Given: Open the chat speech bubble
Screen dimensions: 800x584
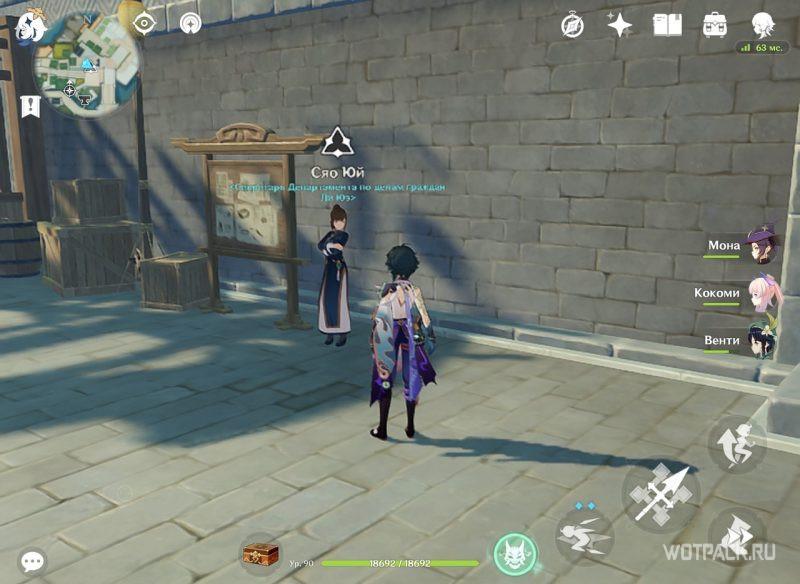Looking at the screenshot, I should click(33, 562).
